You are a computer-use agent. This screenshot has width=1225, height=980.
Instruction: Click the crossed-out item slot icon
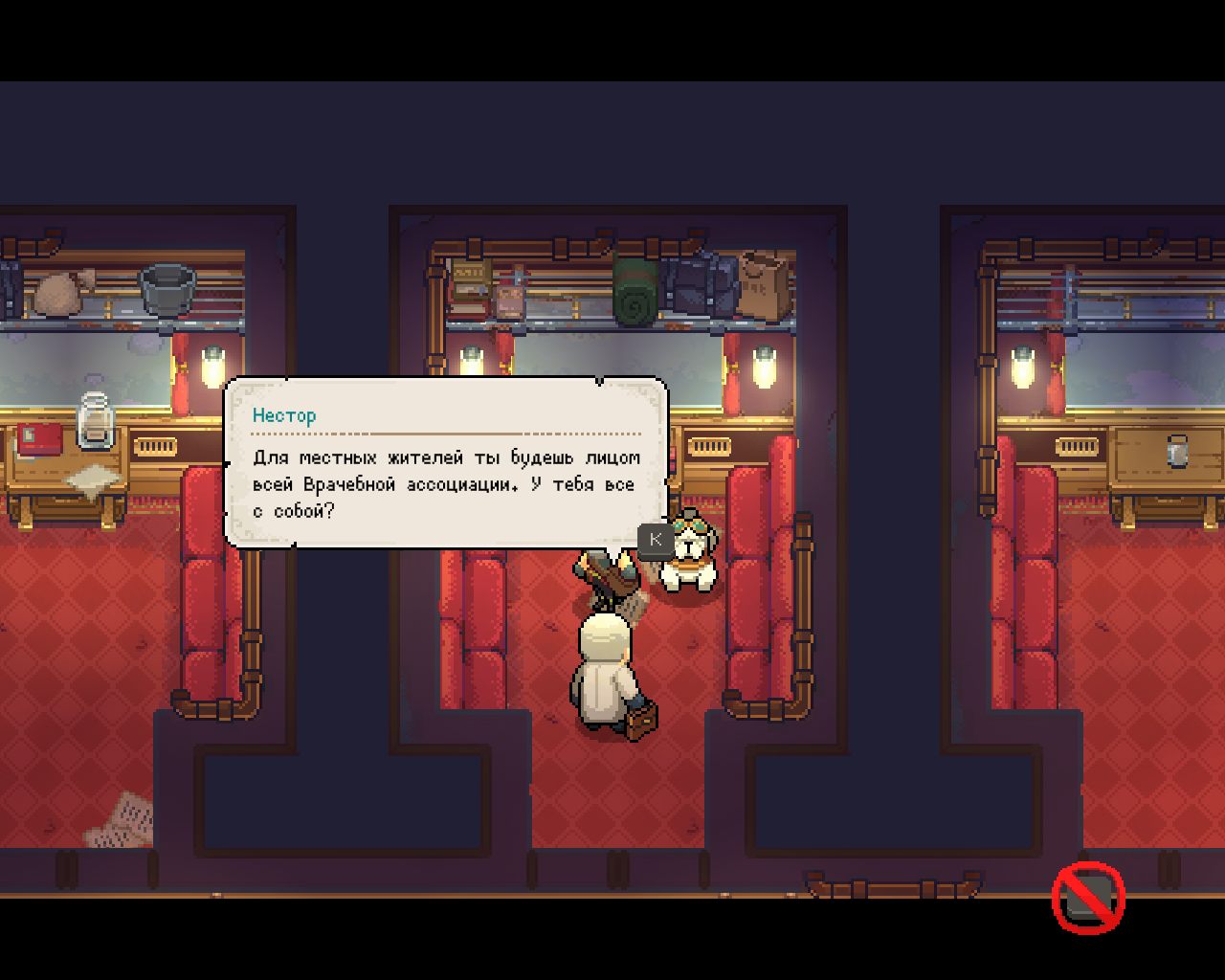(x=1088, y=898)
